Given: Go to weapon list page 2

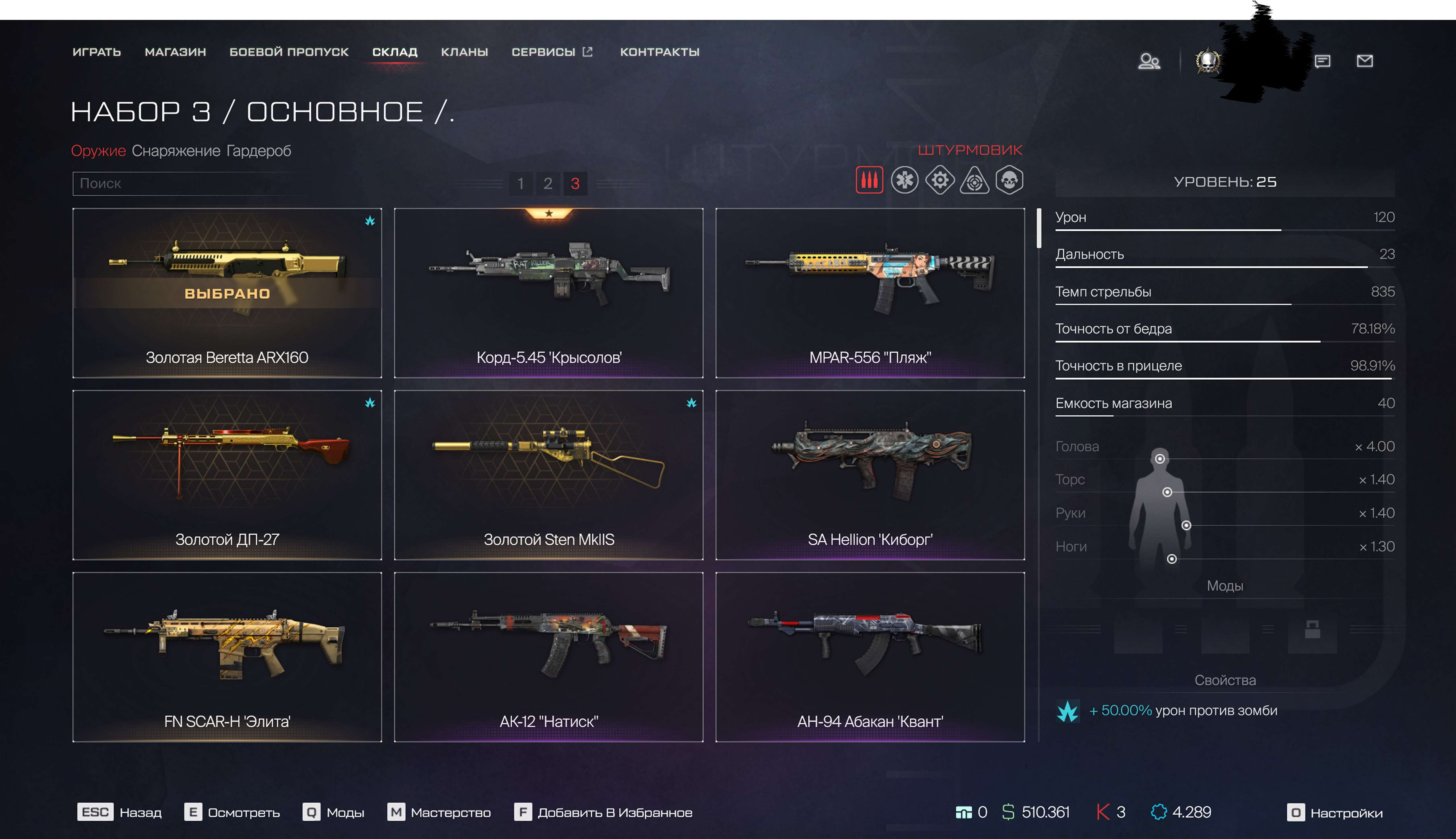Looking at the screenshot, I should pos(547,184).
